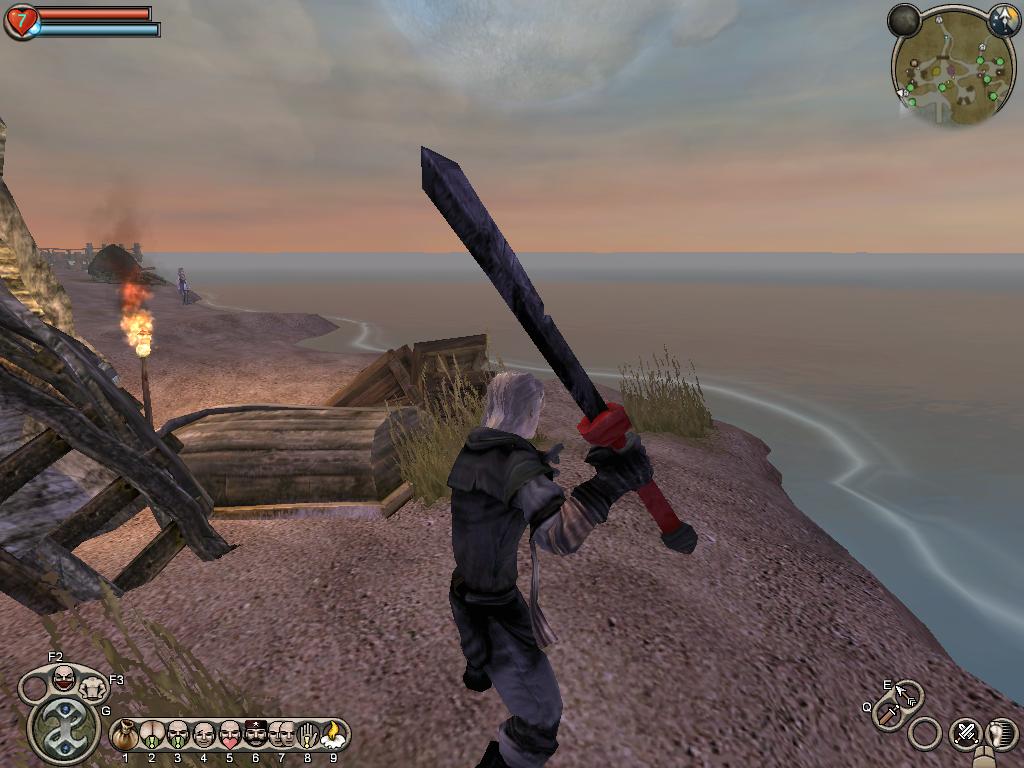Choose the pirate bandana face in slot 6

pyautogui.click(x=255, y=736)
